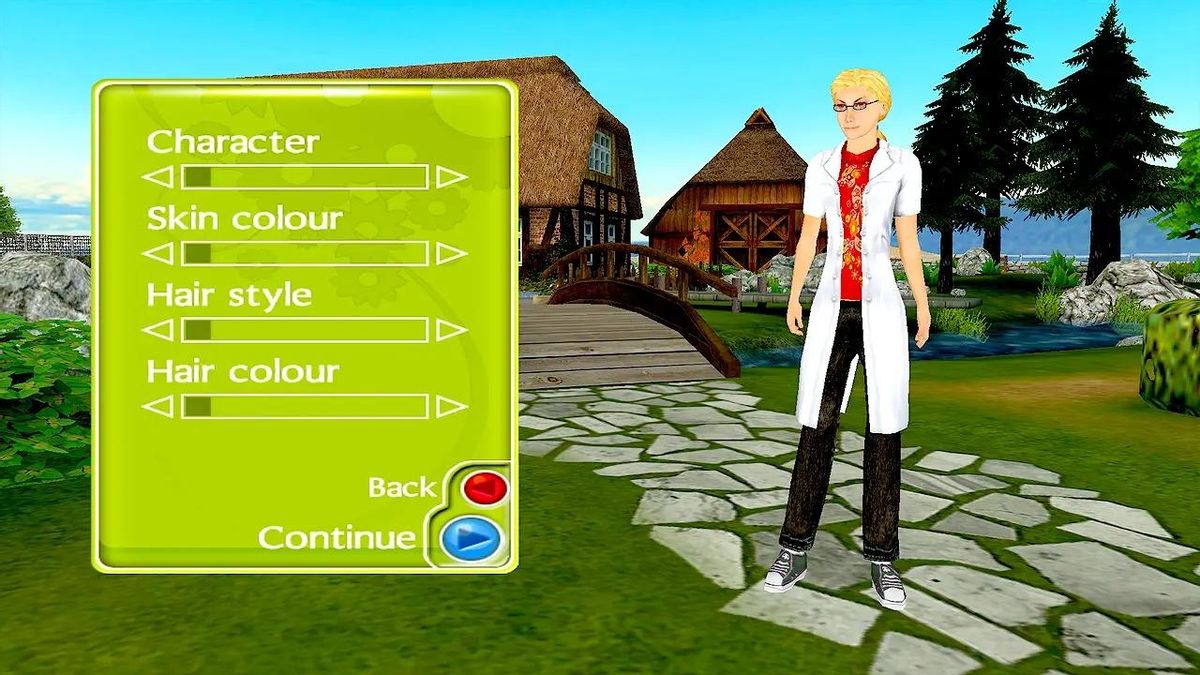This screenshot has height=675, width=1200.
Task: Choose next Hair colour
Action: (451, 407)
